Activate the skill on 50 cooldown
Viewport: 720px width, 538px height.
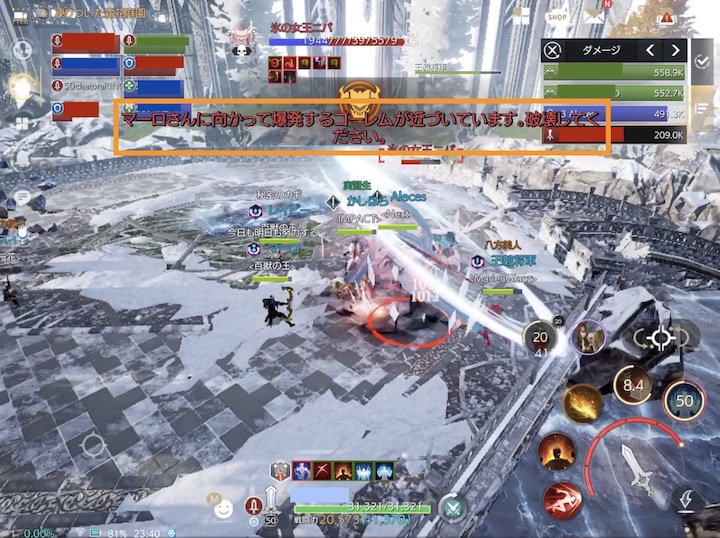[x=684, y=400]
